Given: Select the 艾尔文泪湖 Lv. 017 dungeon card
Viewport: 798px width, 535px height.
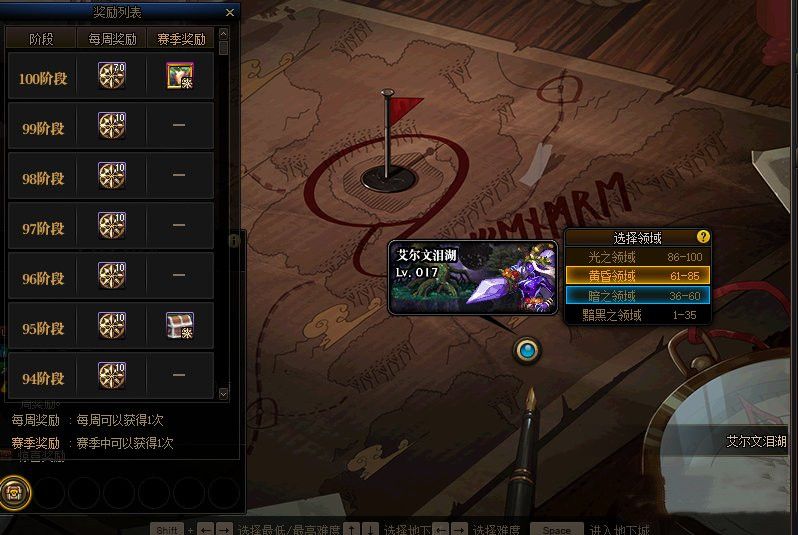Looking at the screenshot, I should pos(473,278).
